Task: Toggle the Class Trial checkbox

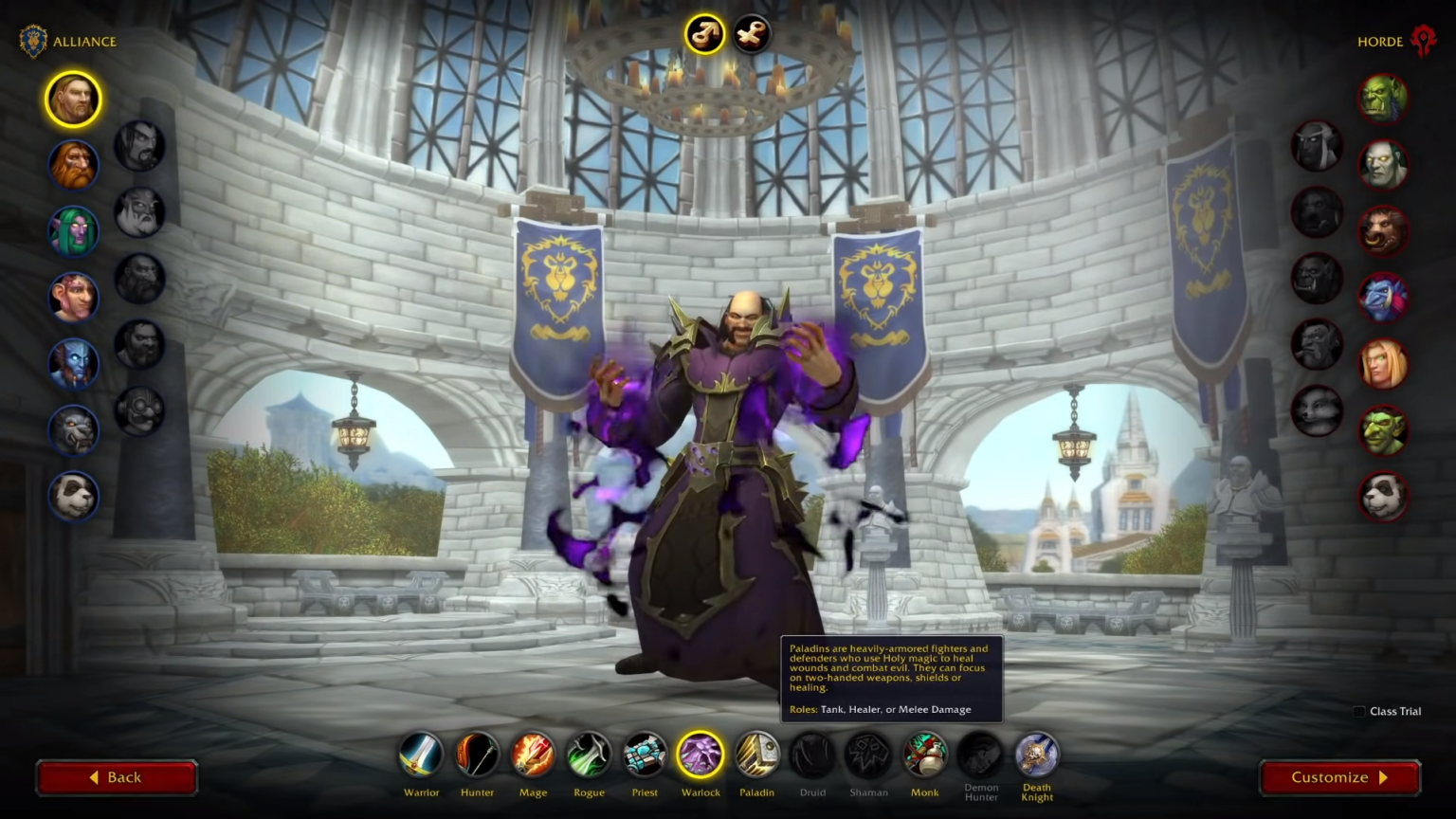Action: (1359, 711)
